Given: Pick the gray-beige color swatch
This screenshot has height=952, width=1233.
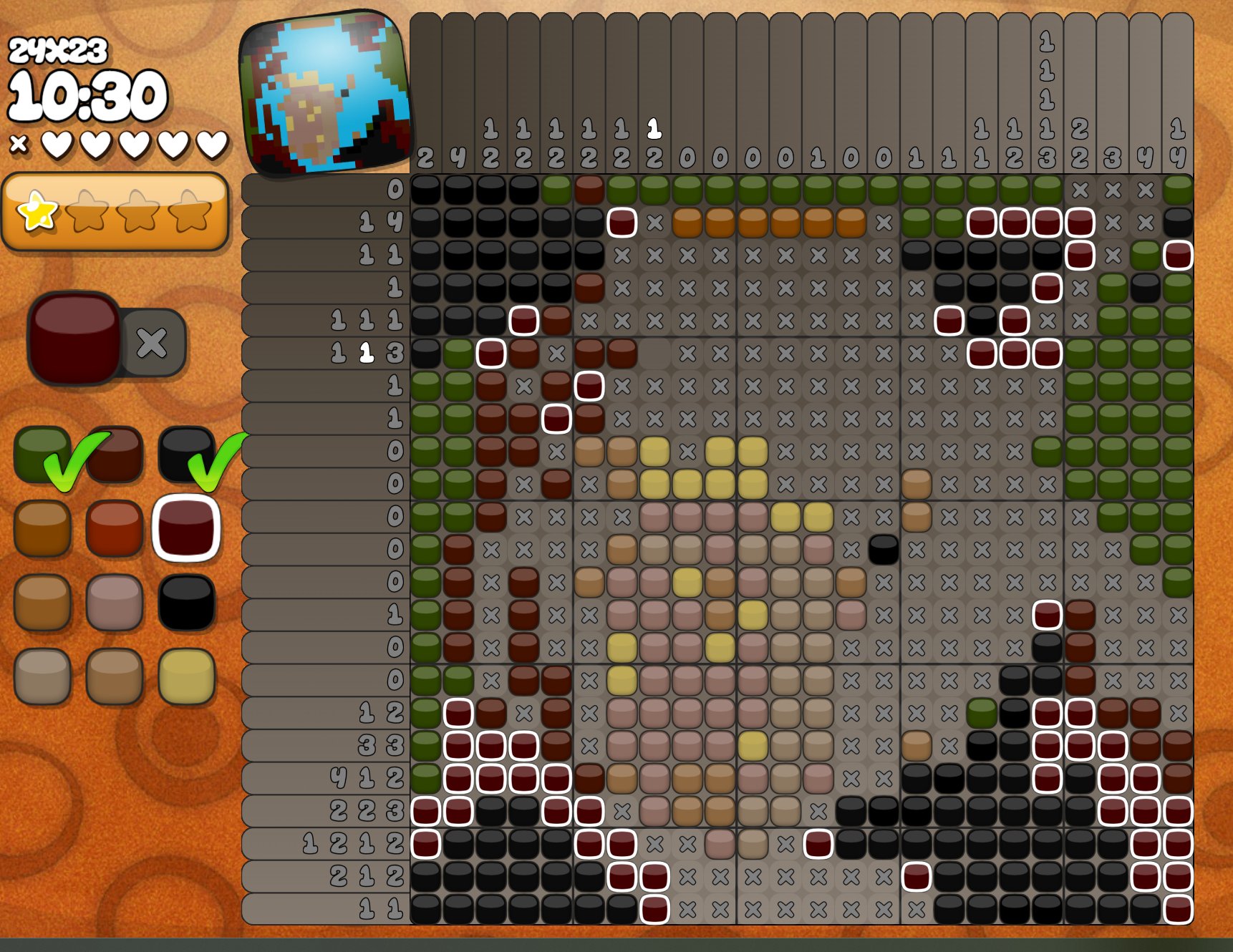Looking at the screenshot, I should [x=42, y=676].
